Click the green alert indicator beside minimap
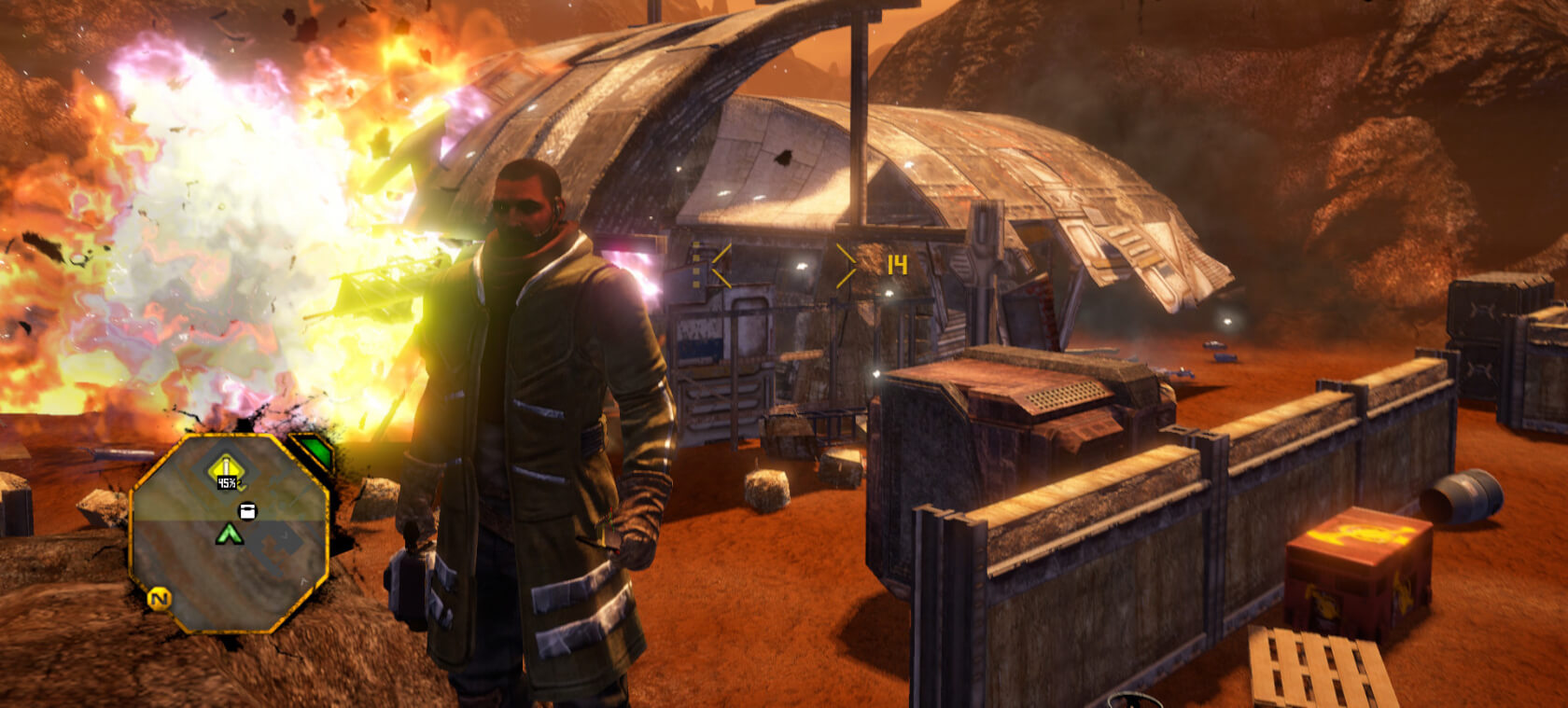 (314, 451)
